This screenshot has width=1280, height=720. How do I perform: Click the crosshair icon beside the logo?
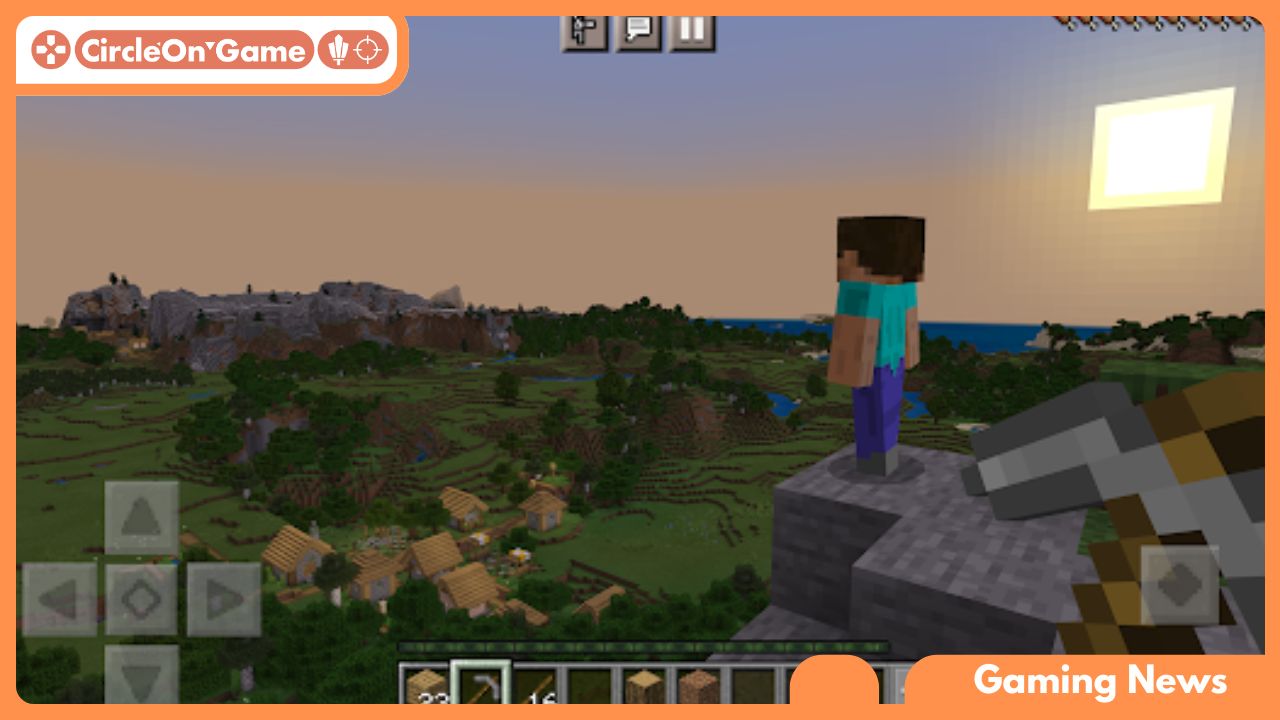click(x=369, y=48)
